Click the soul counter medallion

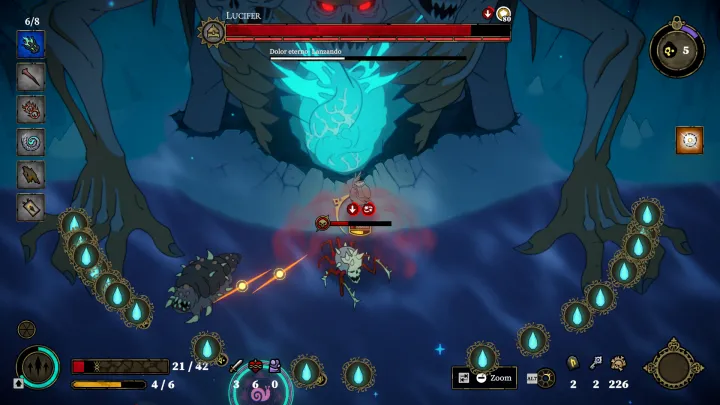tap(677, 49)
